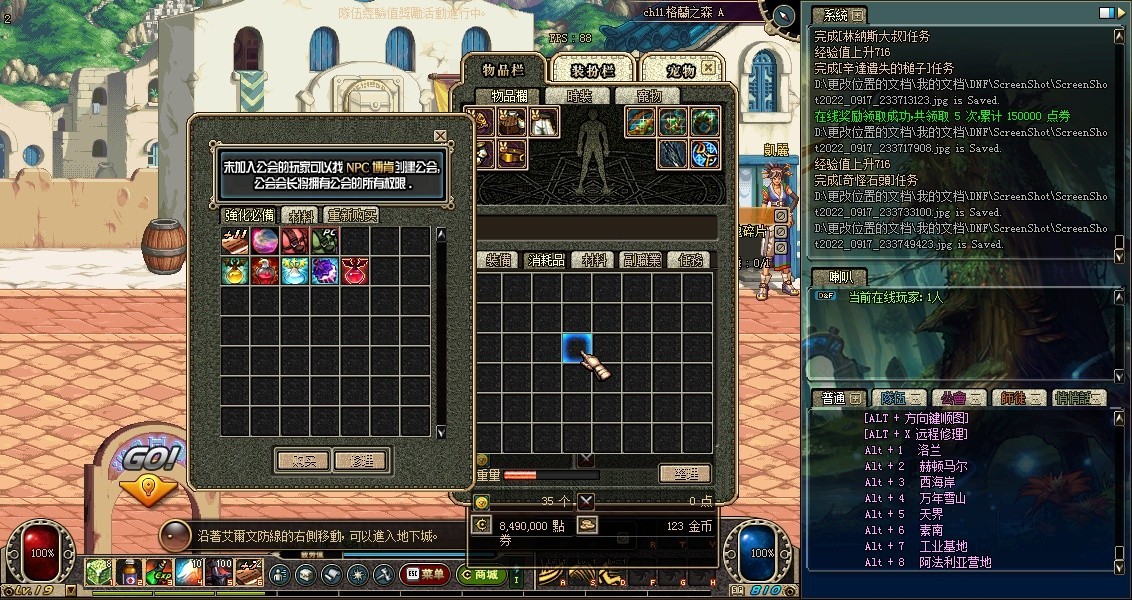Switch to the 材料 shop tab

point(299,215)
